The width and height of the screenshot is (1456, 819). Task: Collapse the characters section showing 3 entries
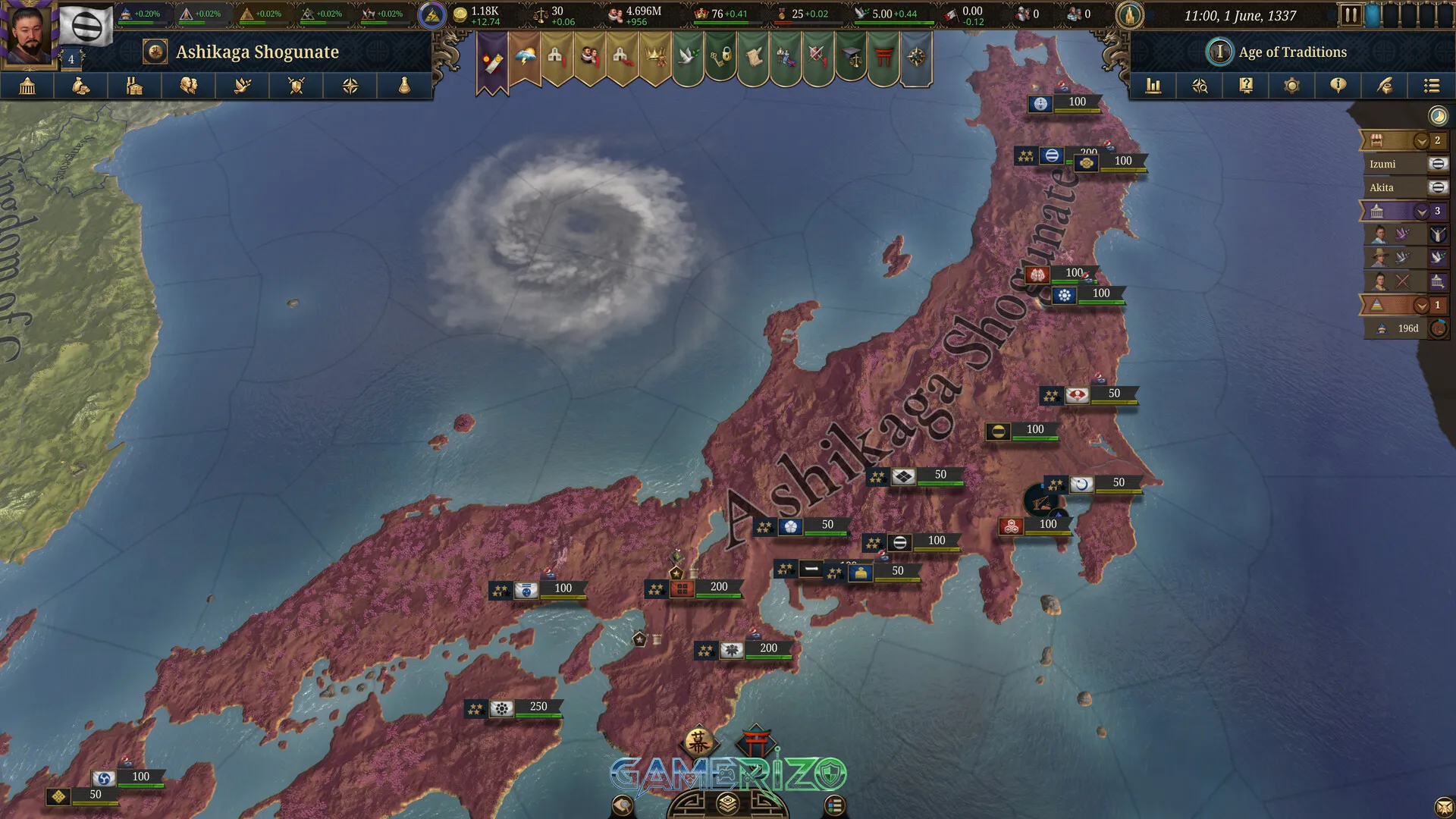1421,212
